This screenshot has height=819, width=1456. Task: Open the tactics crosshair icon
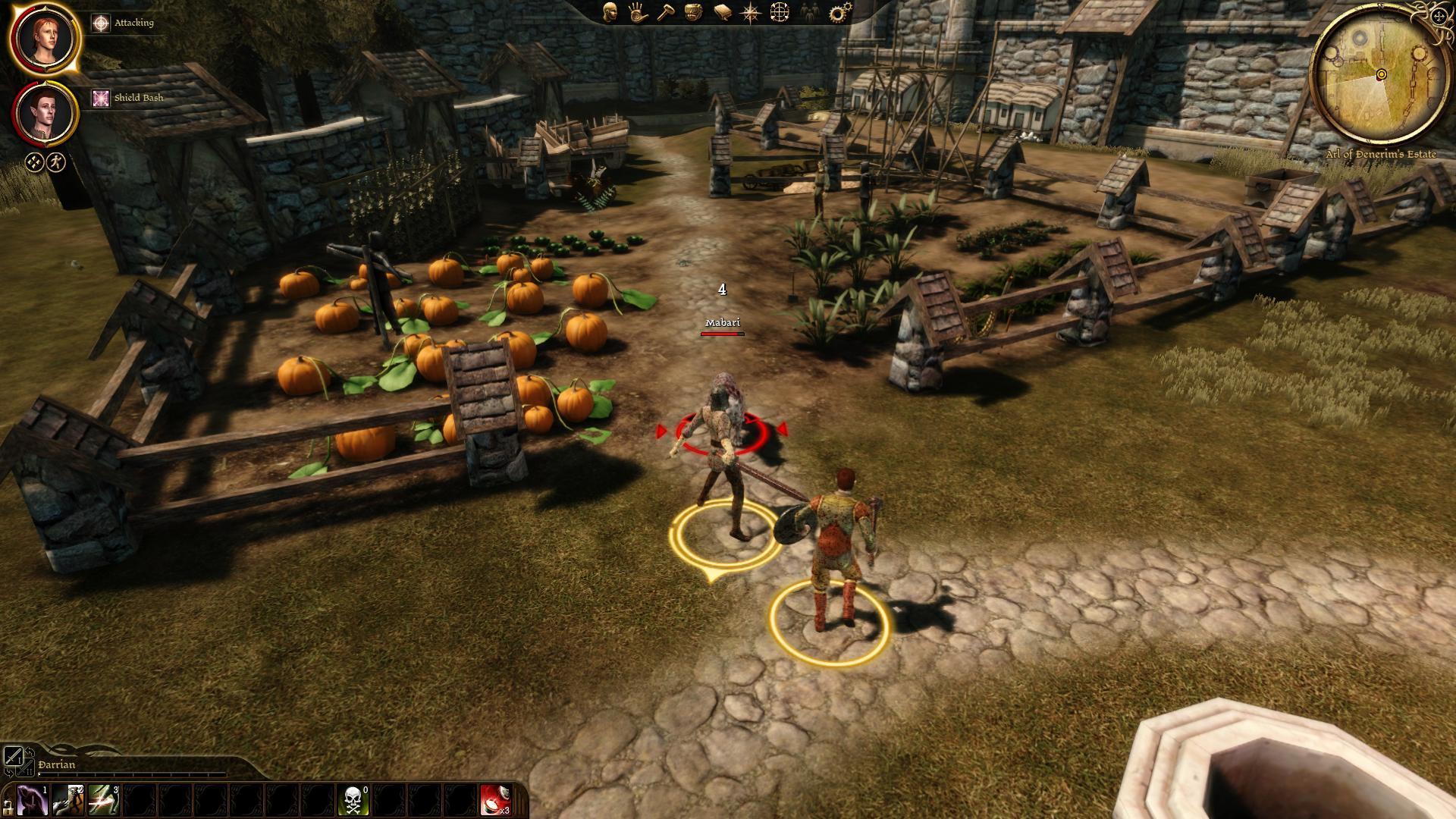[x=779, y=12]
